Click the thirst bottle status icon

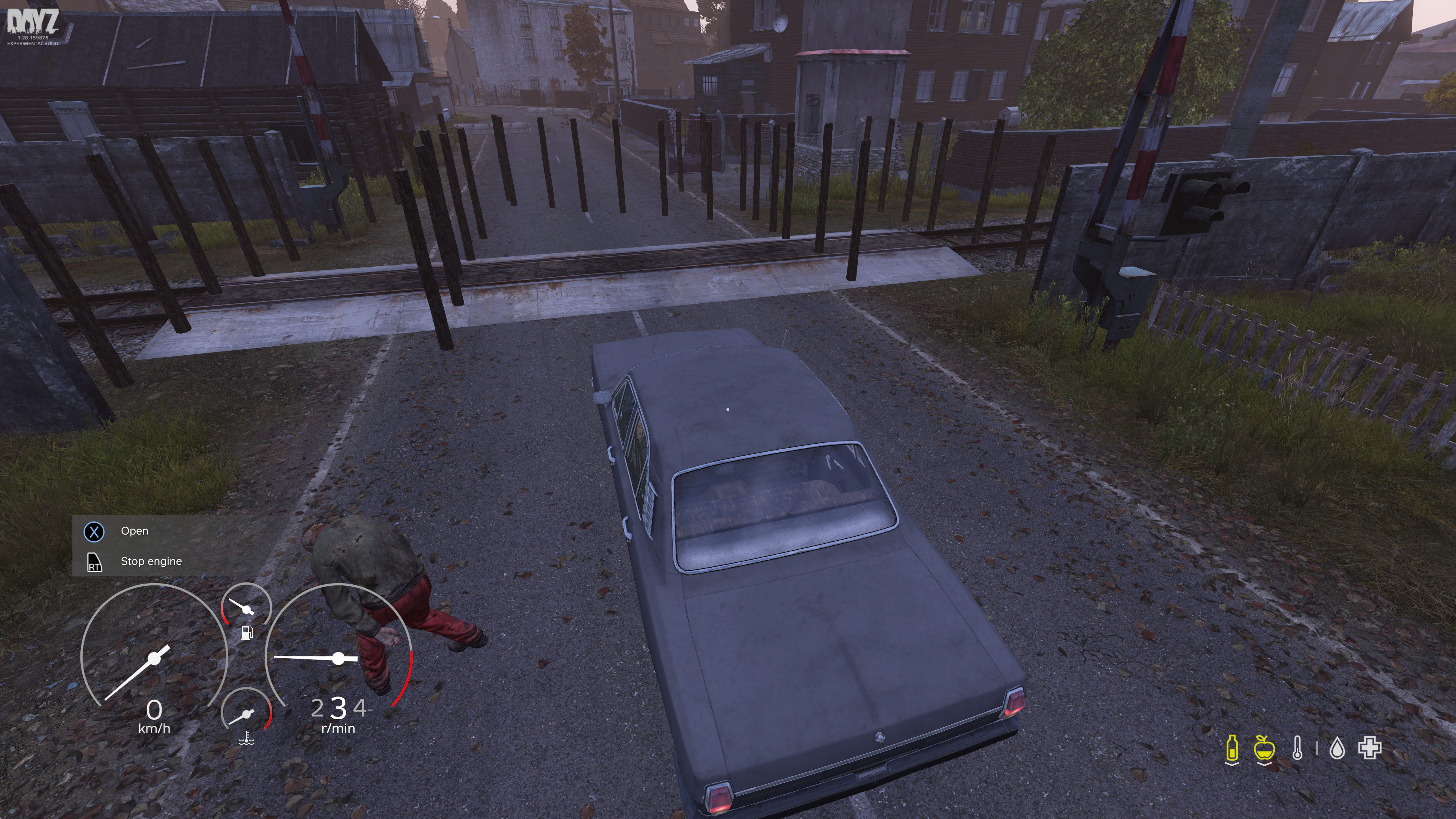(x=1232, y=748)
